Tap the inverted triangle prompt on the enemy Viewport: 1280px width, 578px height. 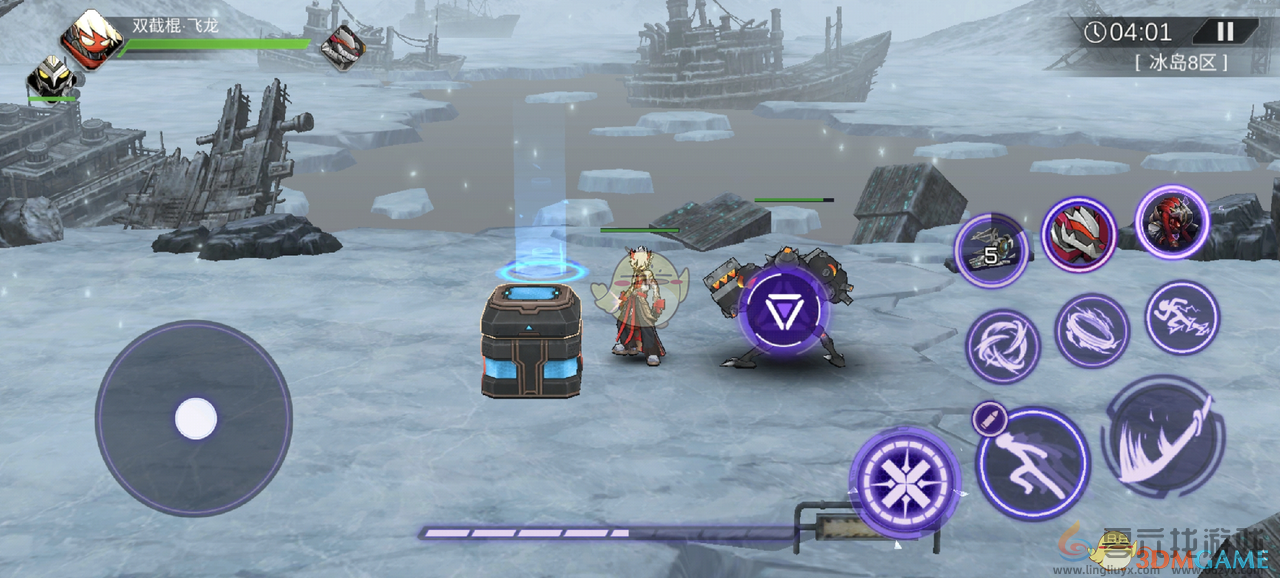tap(783, 311)
